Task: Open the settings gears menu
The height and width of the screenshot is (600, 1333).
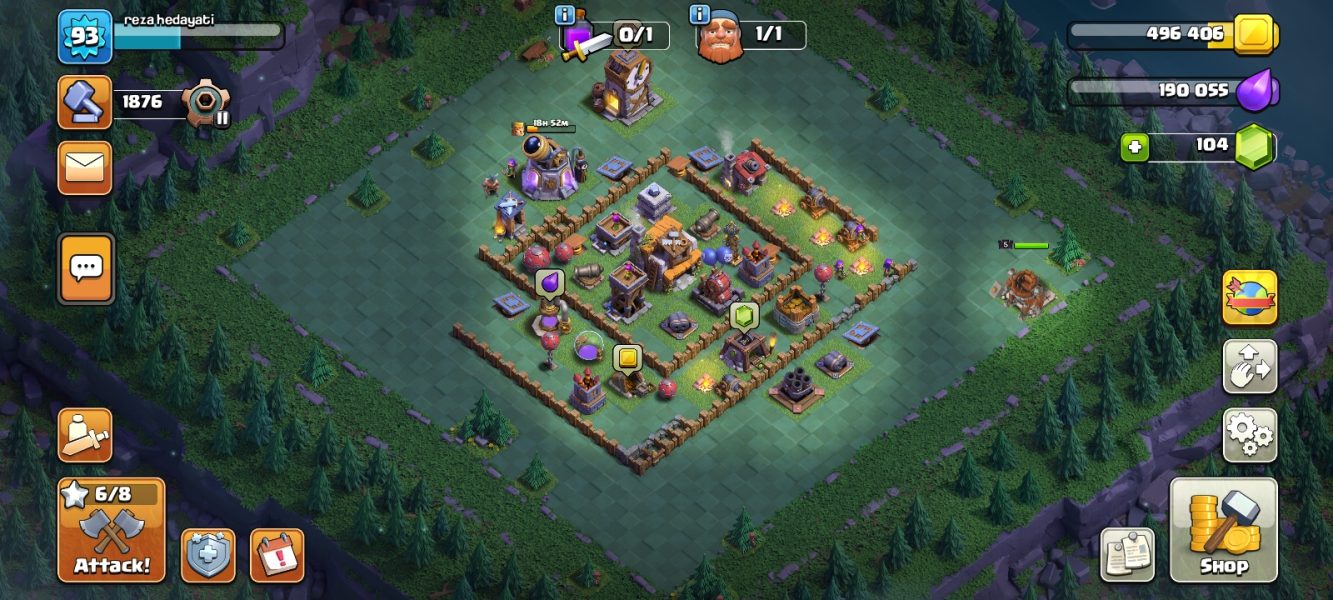Action: (1249, 434)
